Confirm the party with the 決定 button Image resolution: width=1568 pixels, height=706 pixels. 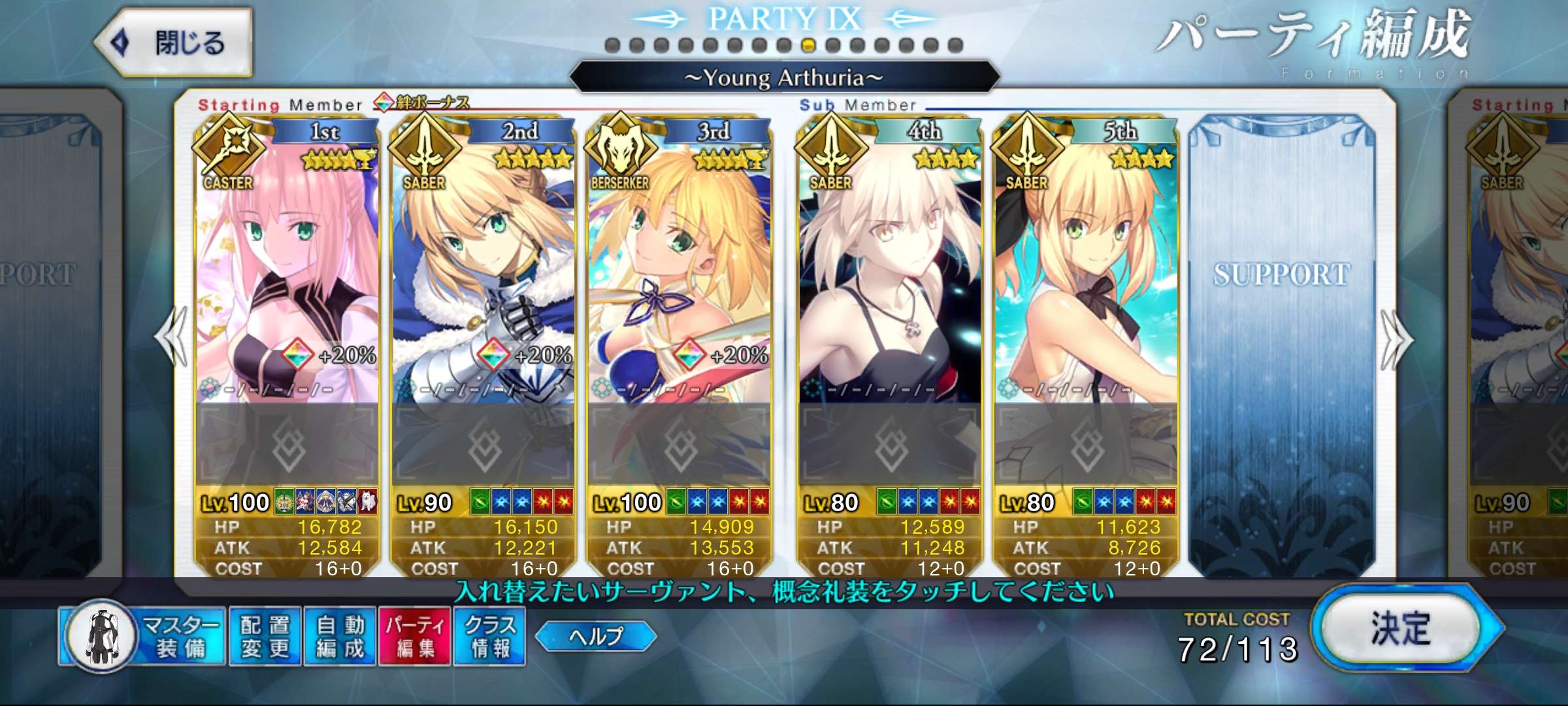(1401, 629)
